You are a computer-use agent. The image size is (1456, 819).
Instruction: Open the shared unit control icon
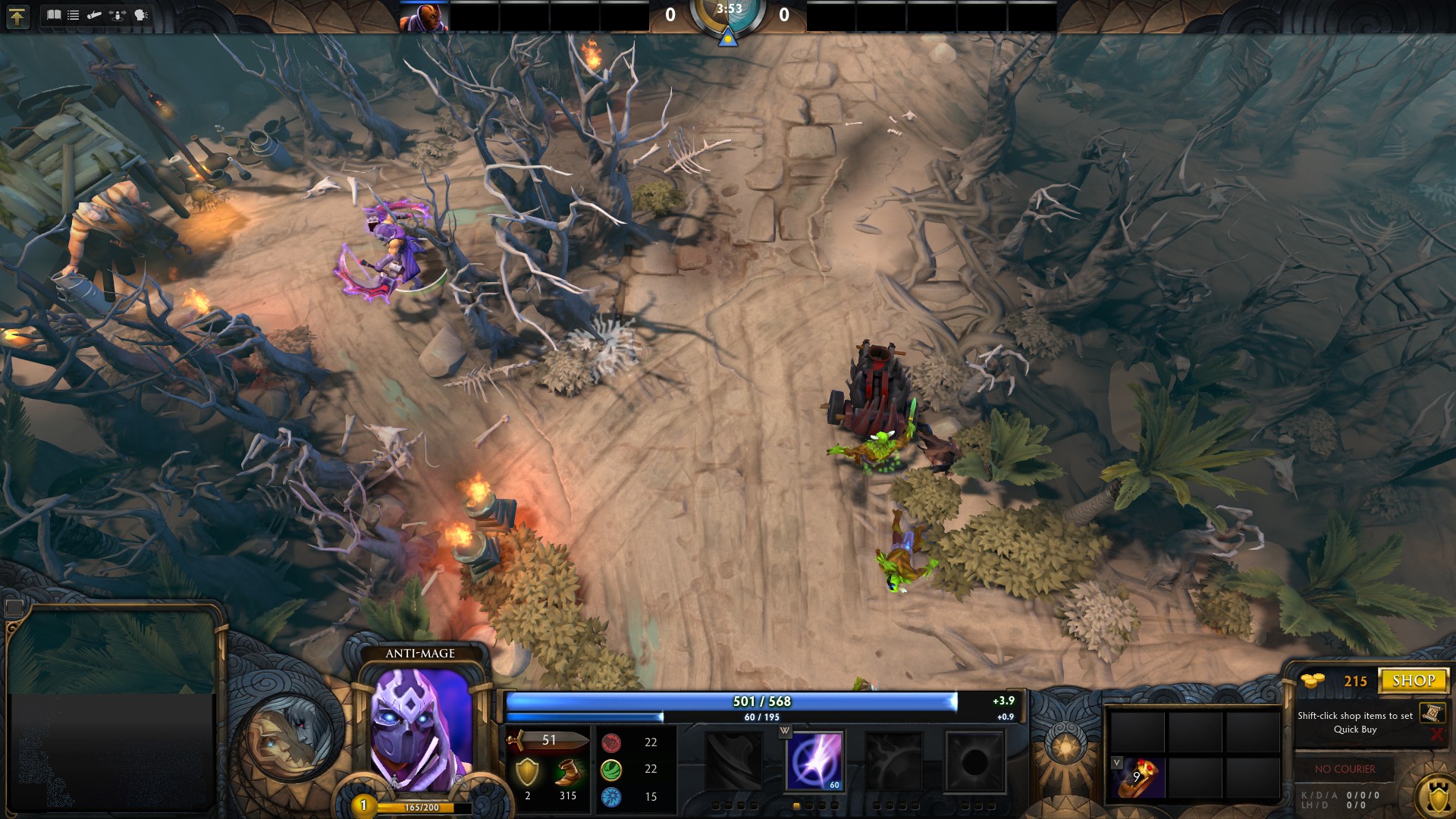pos(118,15)
